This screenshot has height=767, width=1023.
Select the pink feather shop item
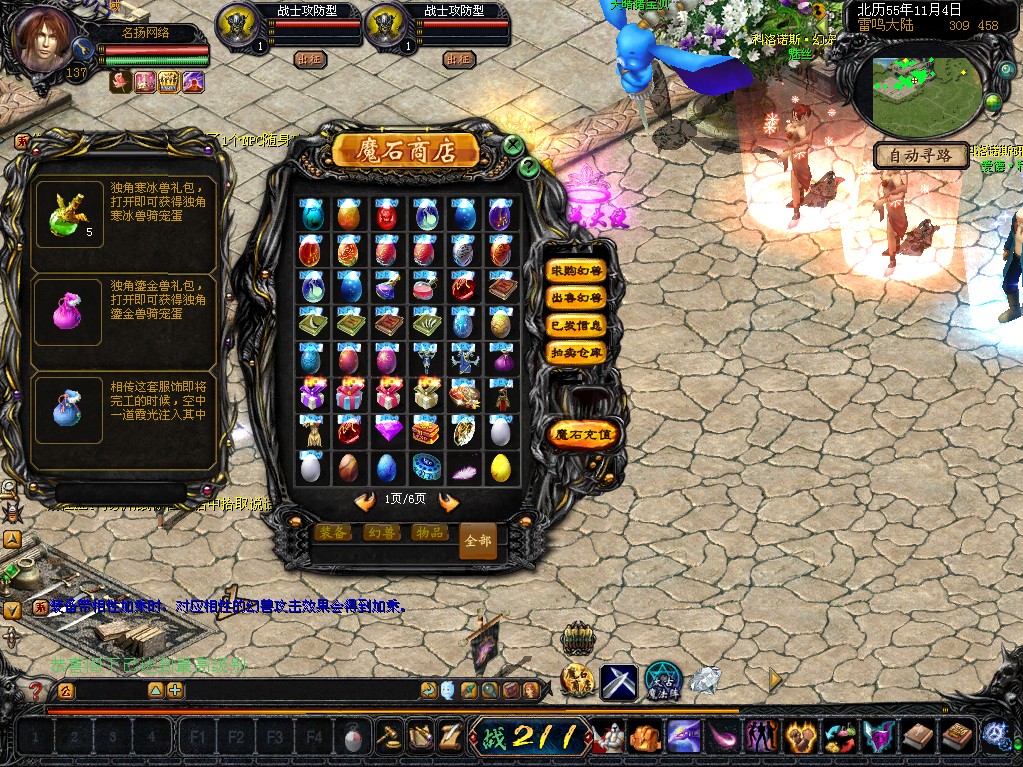[463, 468]
